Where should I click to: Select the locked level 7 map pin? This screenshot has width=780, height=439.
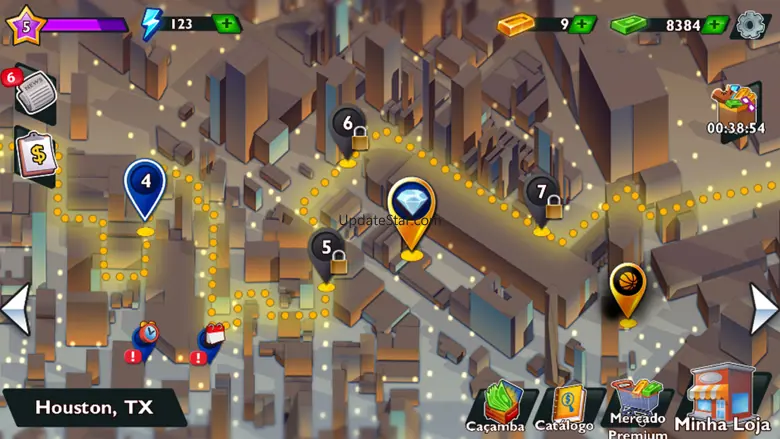(x=543, y=197)
